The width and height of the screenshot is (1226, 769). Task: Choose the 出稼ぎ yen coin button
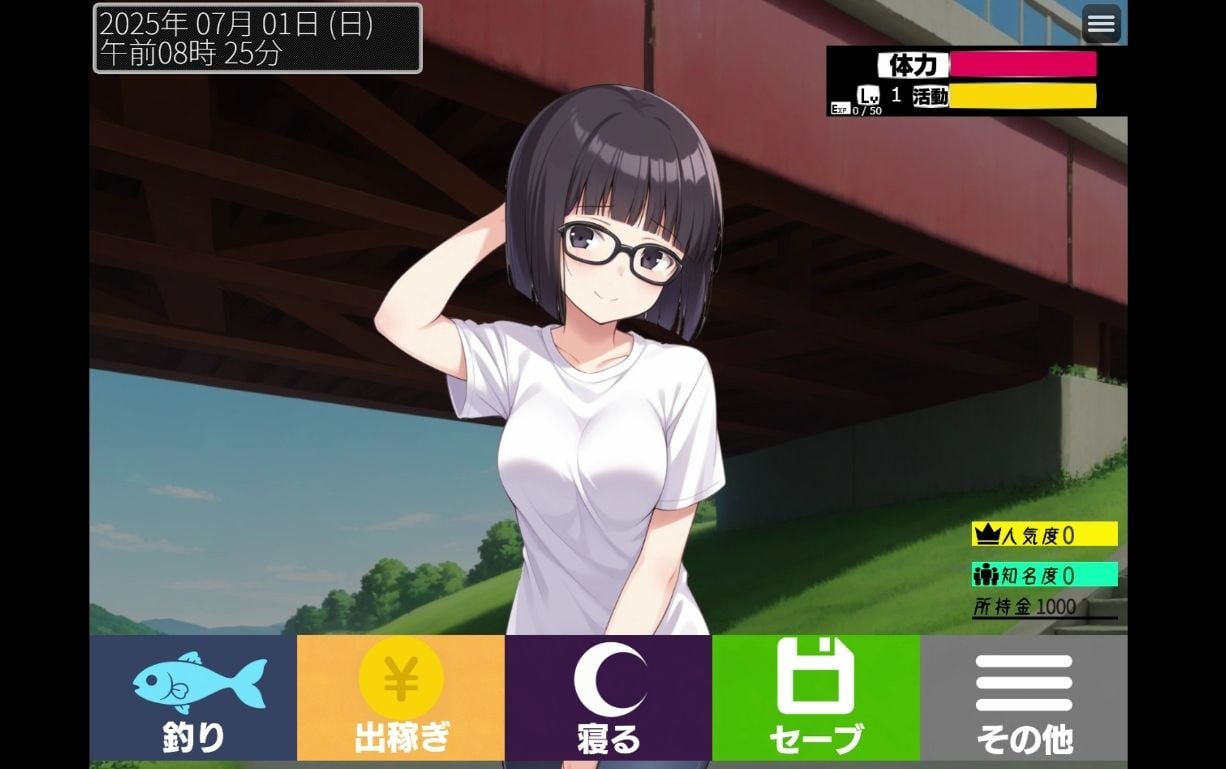point(400,698)
